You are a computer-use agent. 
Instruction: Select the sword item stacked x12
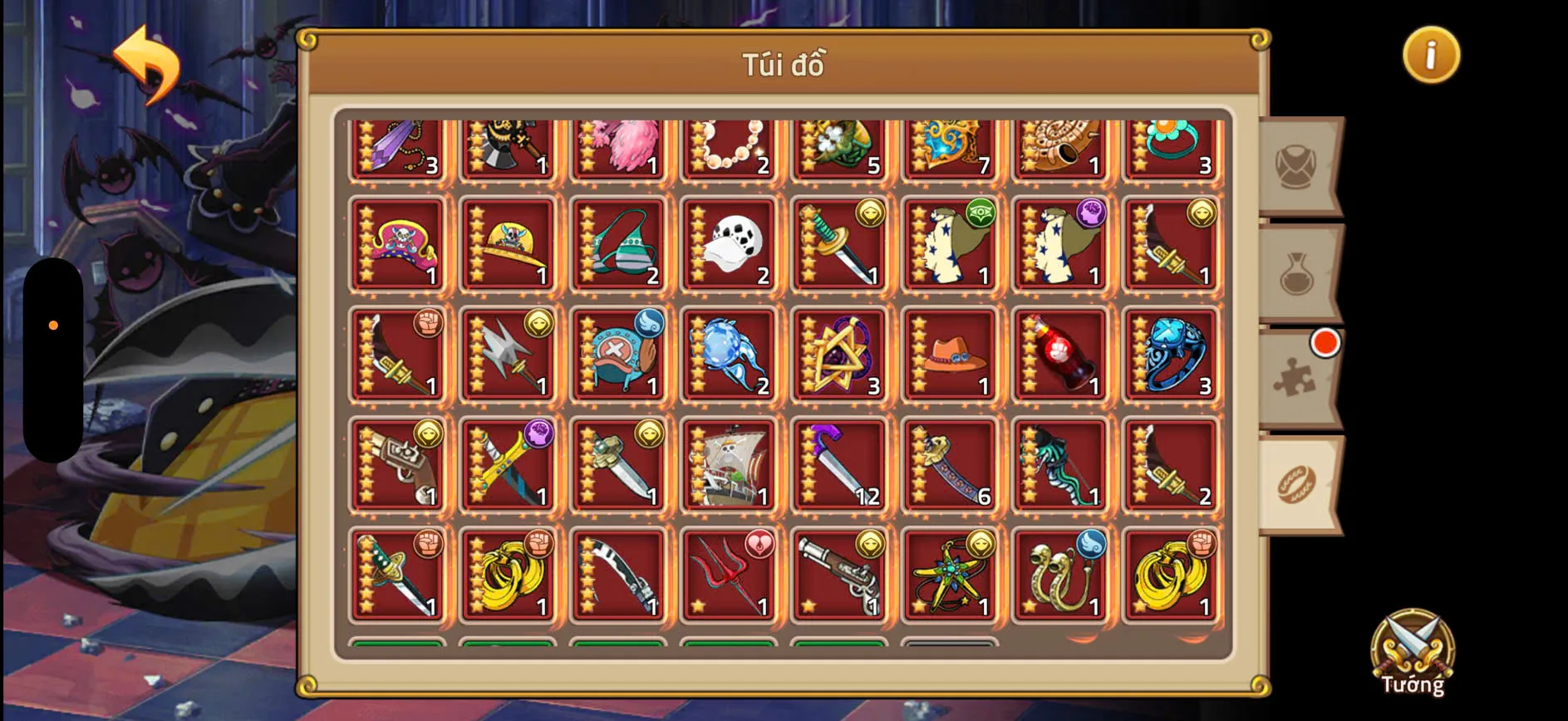pos(839,466)
